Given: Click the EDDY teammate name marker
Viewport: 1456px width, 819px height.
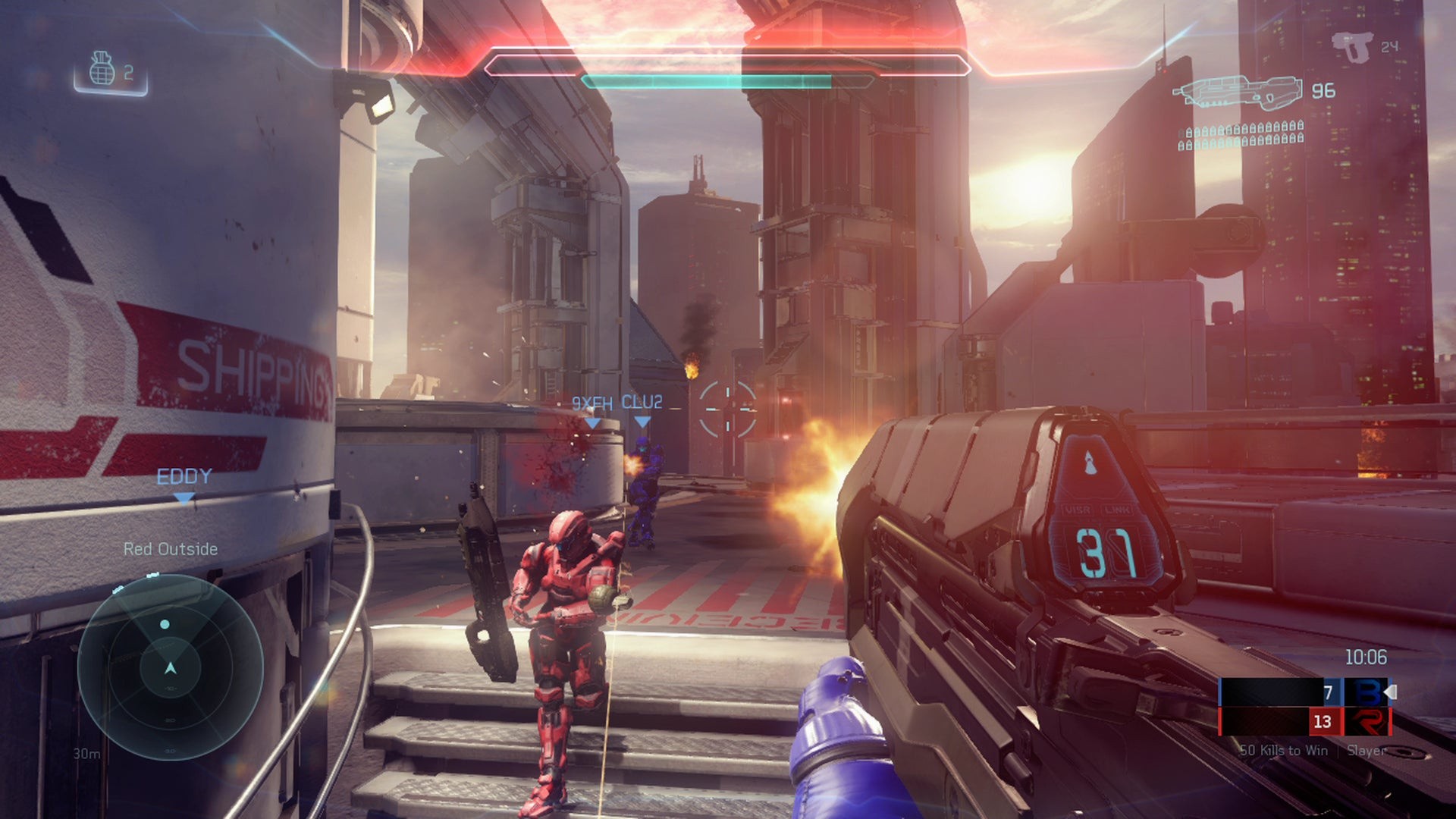Looking at the screenshot, I should [x=184, y=477].
